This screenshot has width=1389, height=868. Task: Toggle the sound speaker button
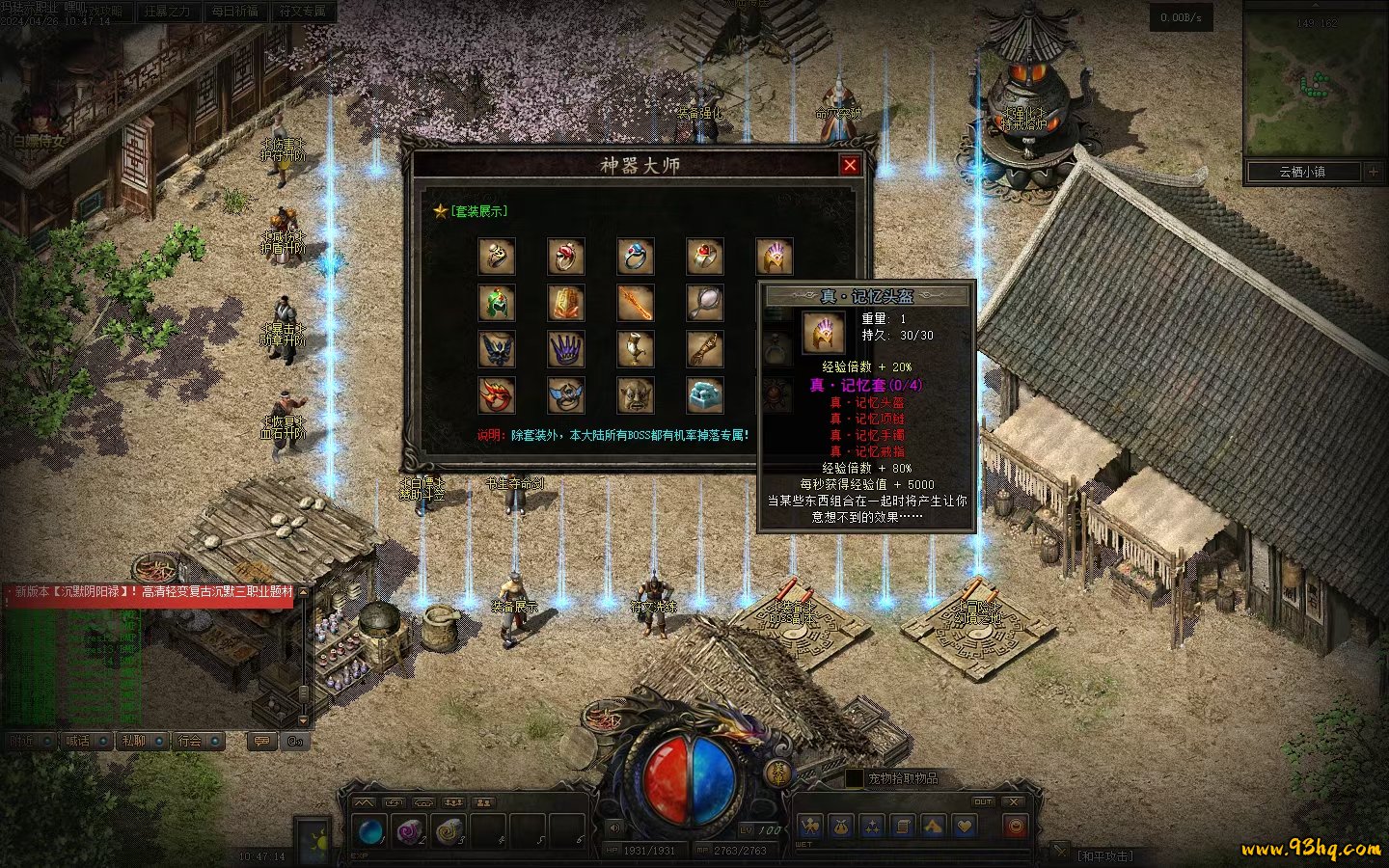pos(615,827)
